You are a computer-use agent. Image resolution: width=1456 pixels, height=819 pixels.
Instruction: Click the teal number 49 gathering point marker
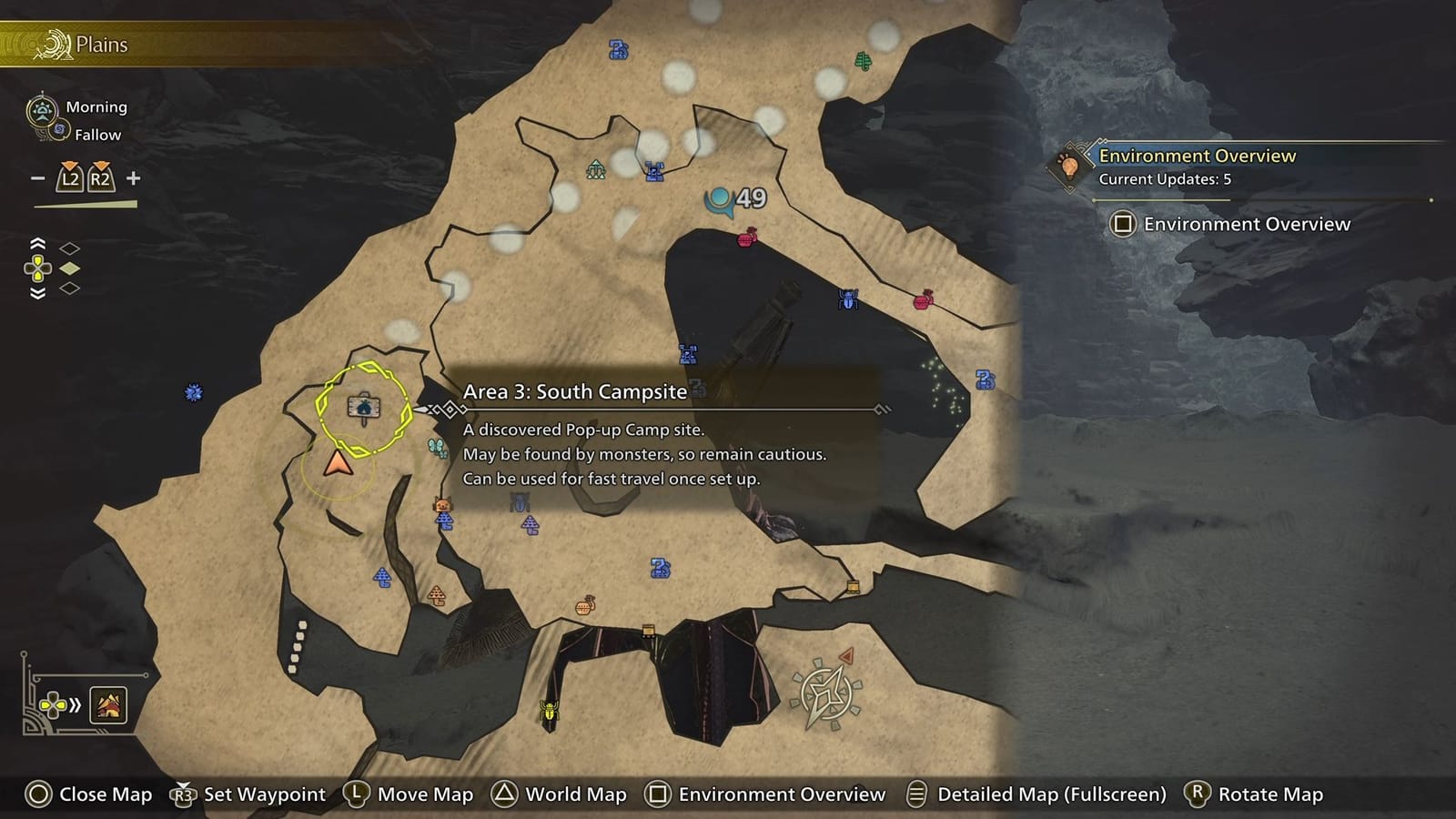pyautogui.click(x=723, y=198)
